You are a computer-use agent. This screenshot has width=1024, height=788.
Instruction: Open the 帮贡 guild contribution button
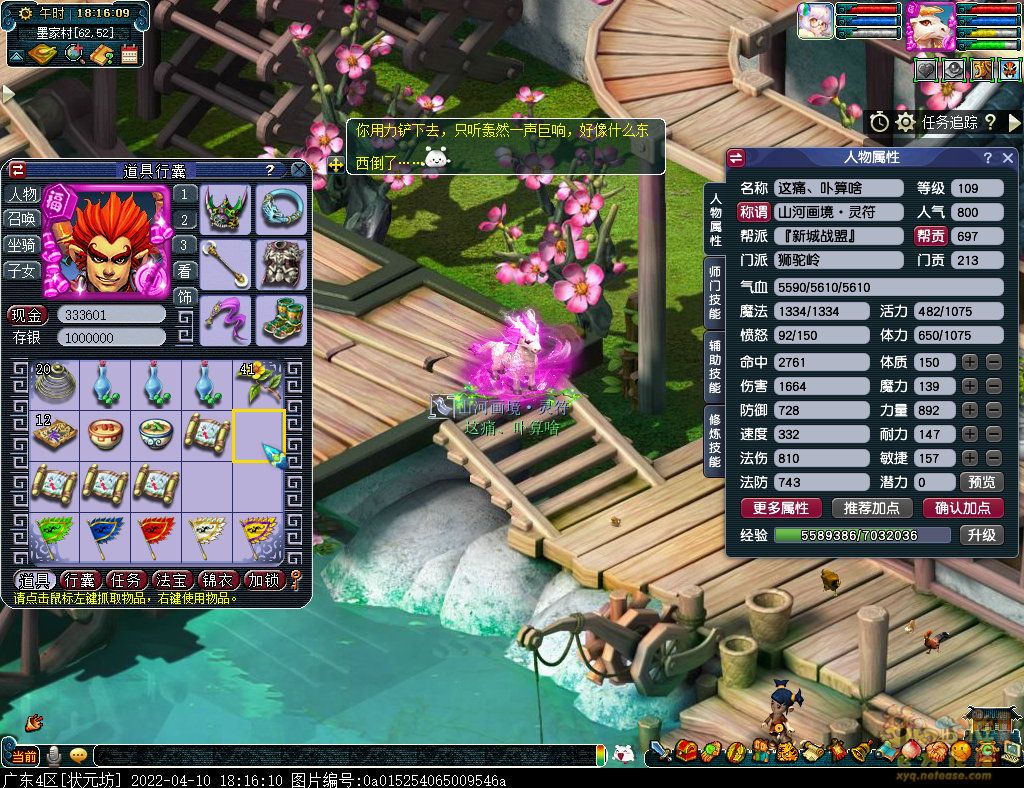[929, 236]
